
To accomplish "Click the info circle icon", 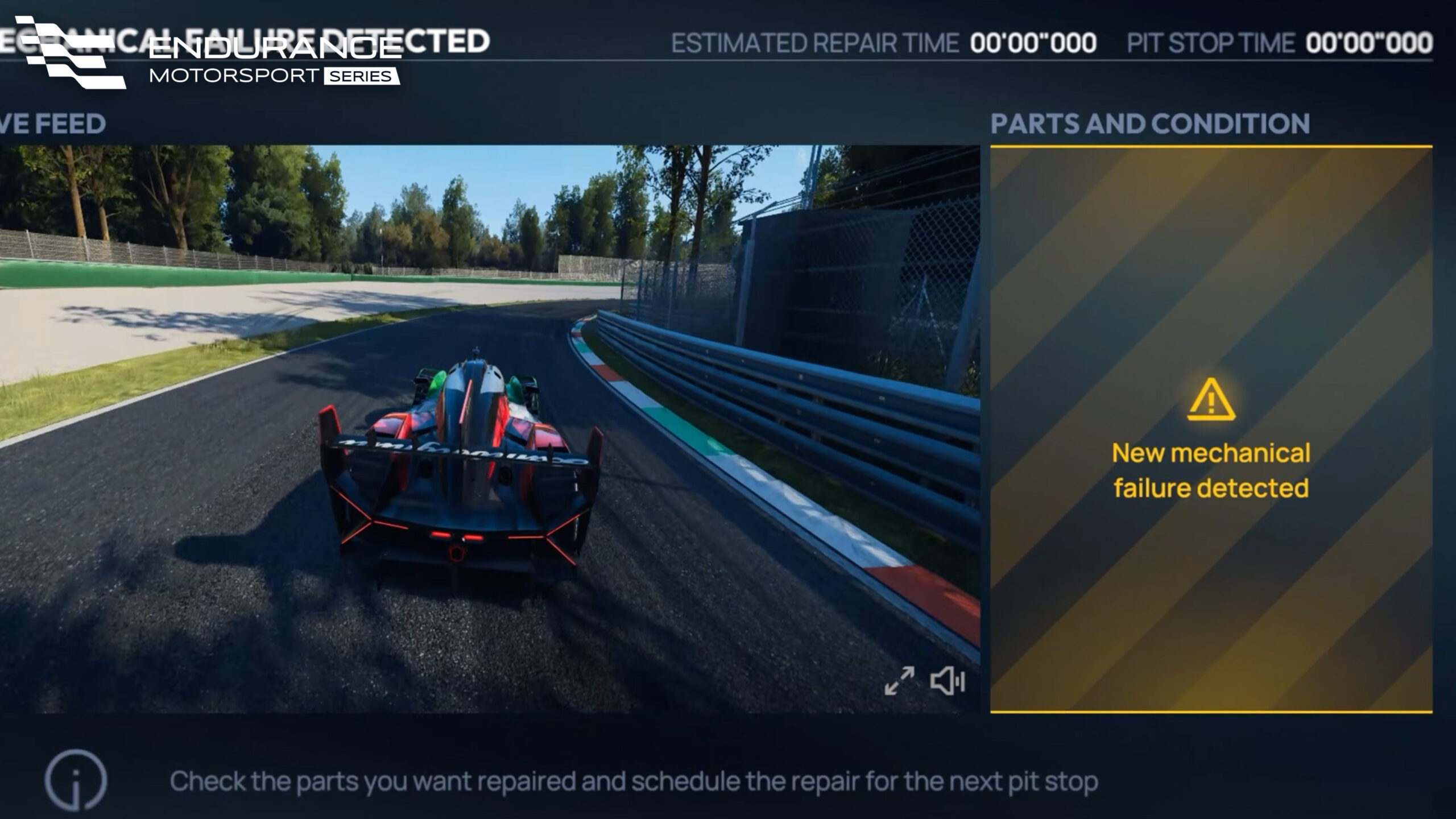I will (x=76, y=780).
